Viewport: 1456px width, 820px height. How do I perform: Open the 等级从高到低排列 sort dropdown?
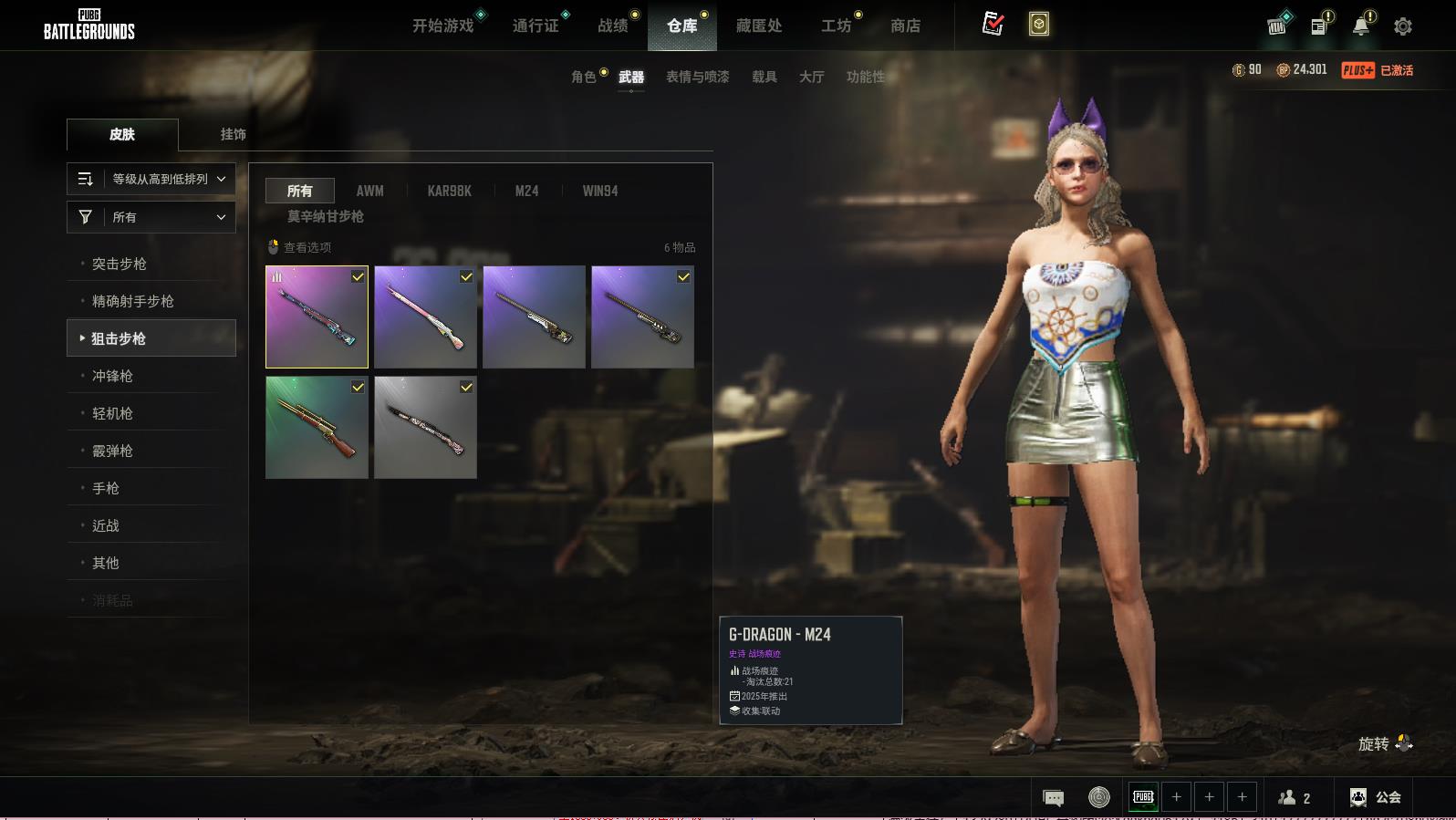(x=151, y=179)
